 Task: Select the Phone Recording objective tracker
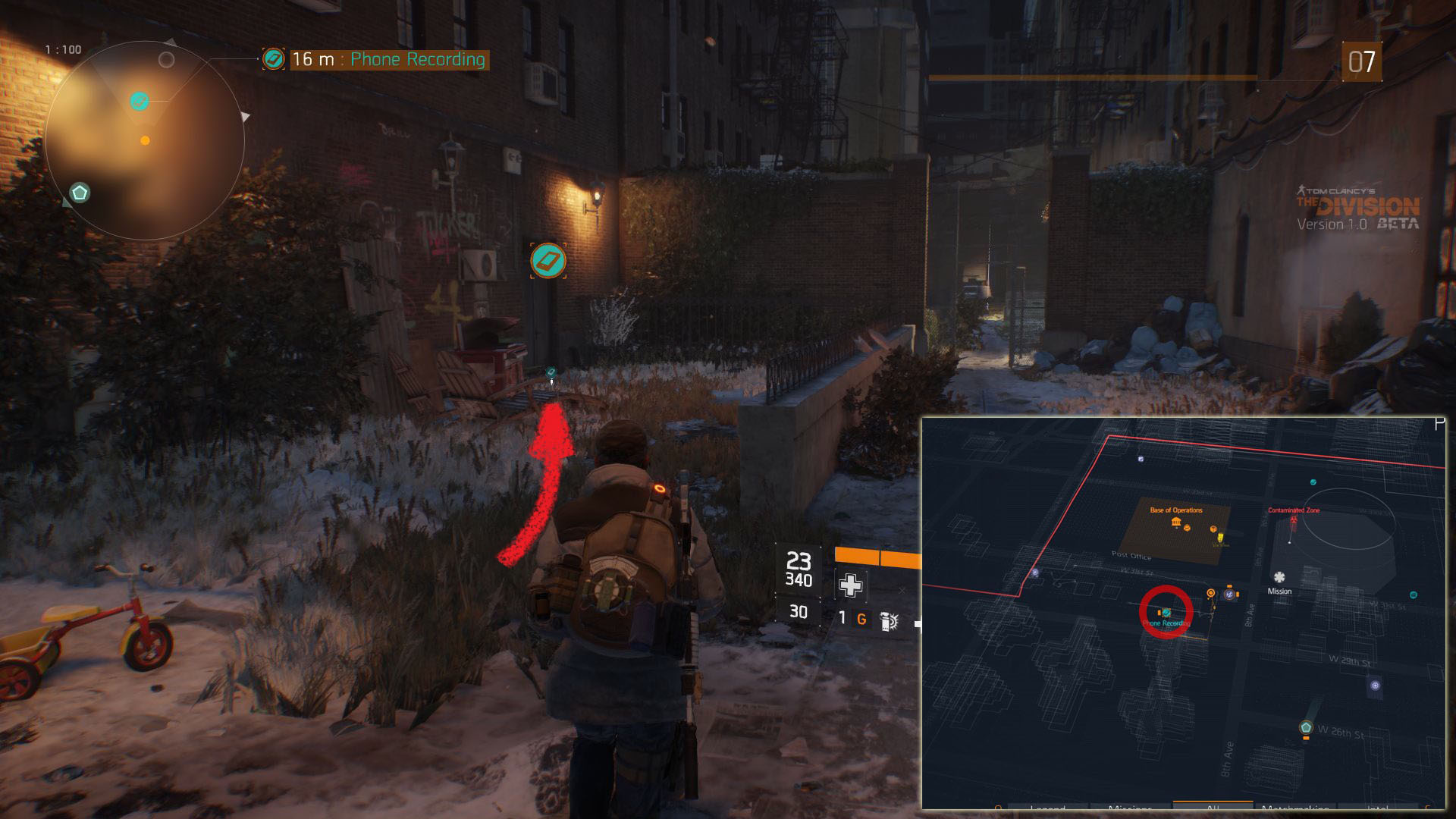[x=387, y=59]
